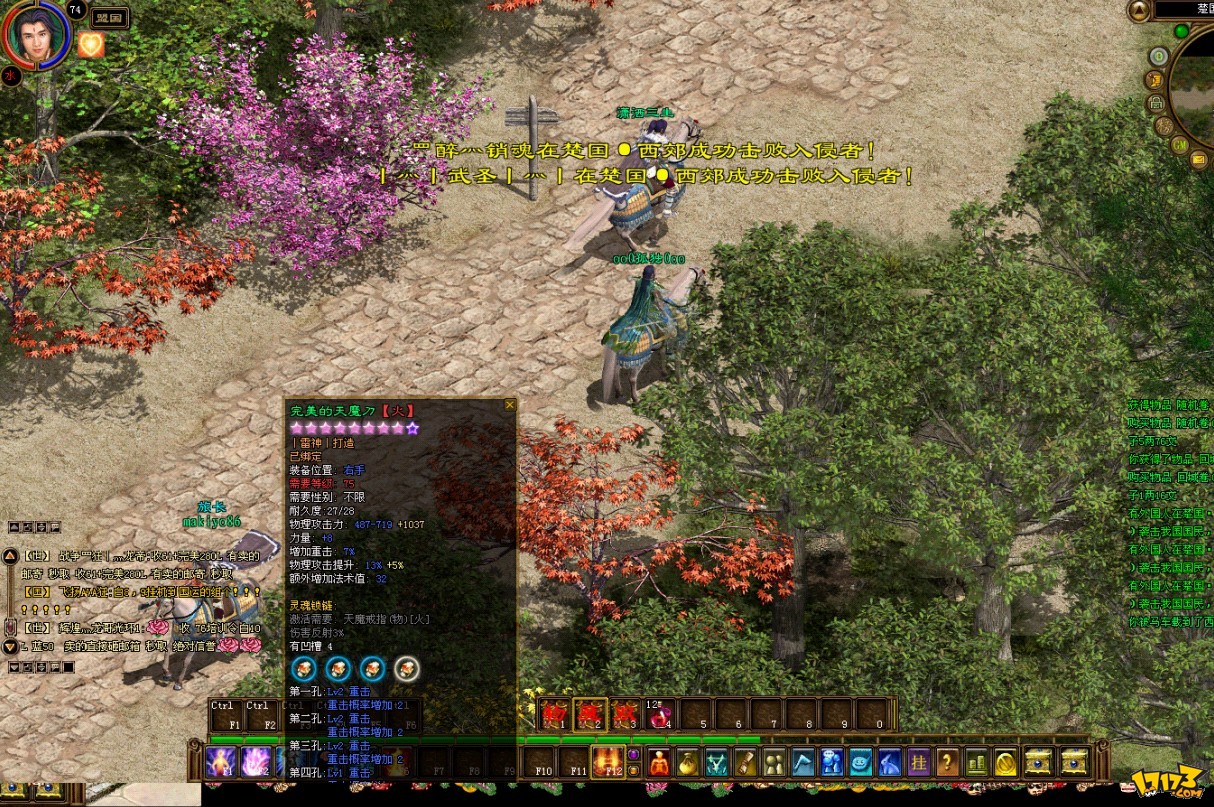The image size is (1214, 807).
Task: Activate the F1 purple skill icon
Action: click(x=221, y=763)
